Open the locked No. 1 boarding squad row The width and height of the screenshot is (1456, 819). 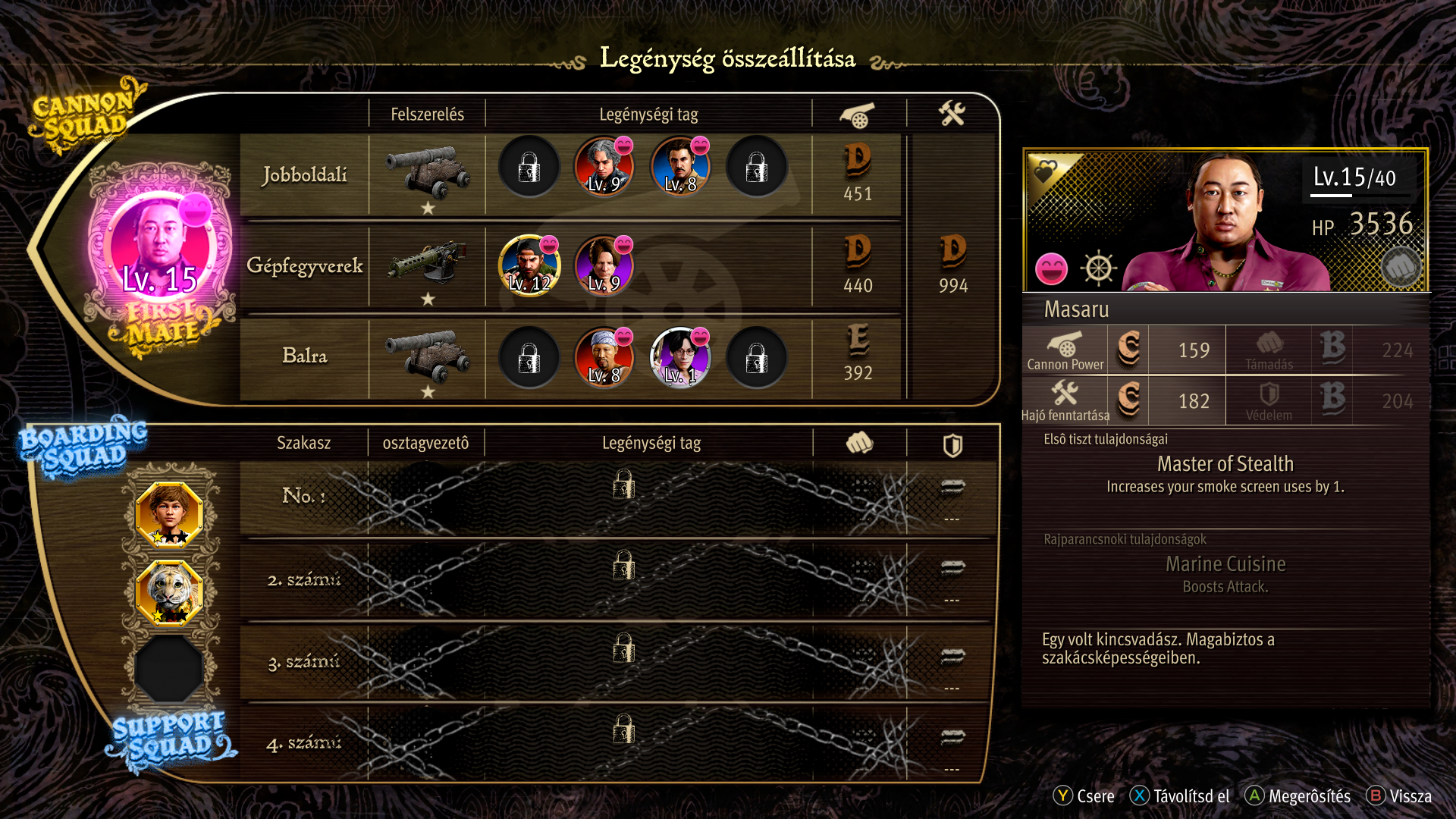point(623,497)
